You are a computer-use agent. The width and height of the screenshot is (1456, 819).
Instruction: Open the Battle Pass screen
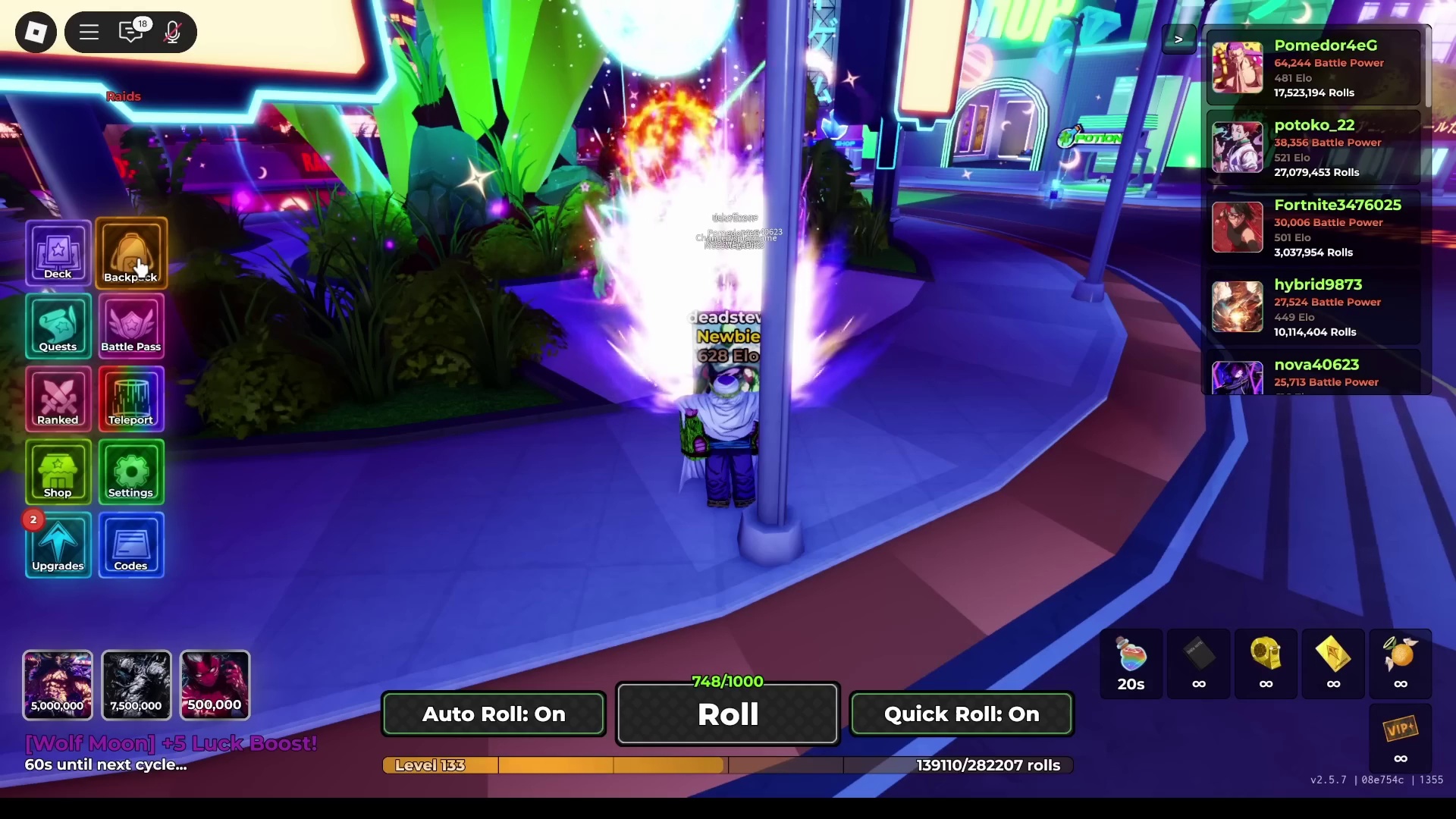tap(131, 326)
